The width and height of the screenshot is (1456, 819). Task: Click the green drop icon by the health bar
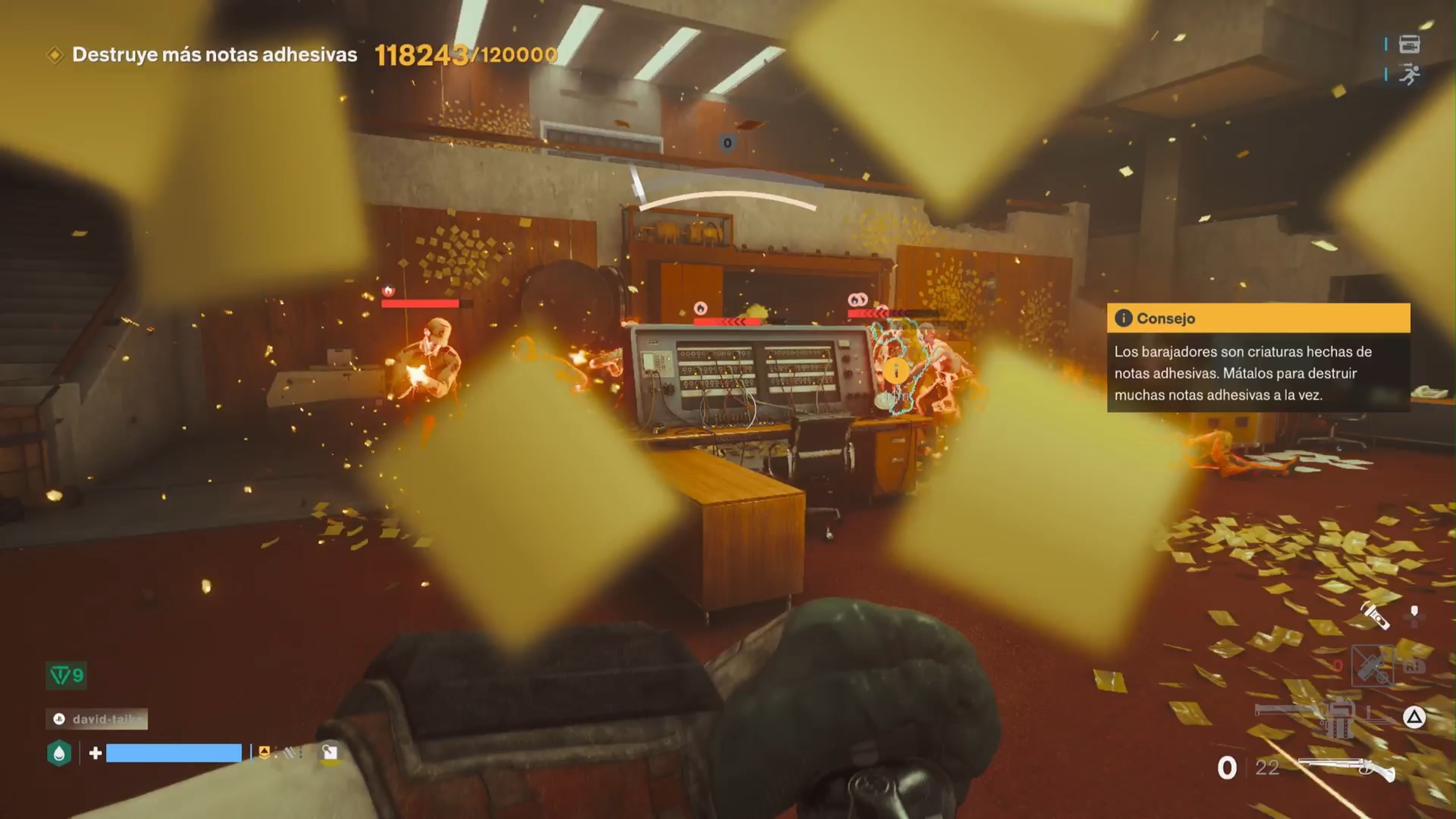60,752
